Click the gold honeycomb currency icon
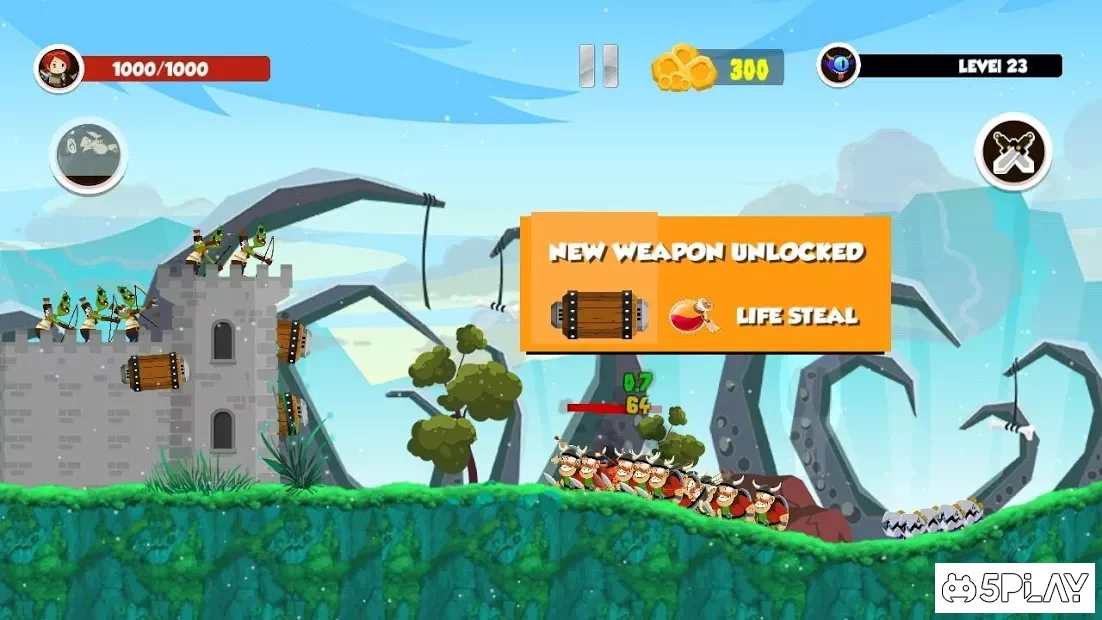This screenshot has height=620, width=1102. click(685, 68)
